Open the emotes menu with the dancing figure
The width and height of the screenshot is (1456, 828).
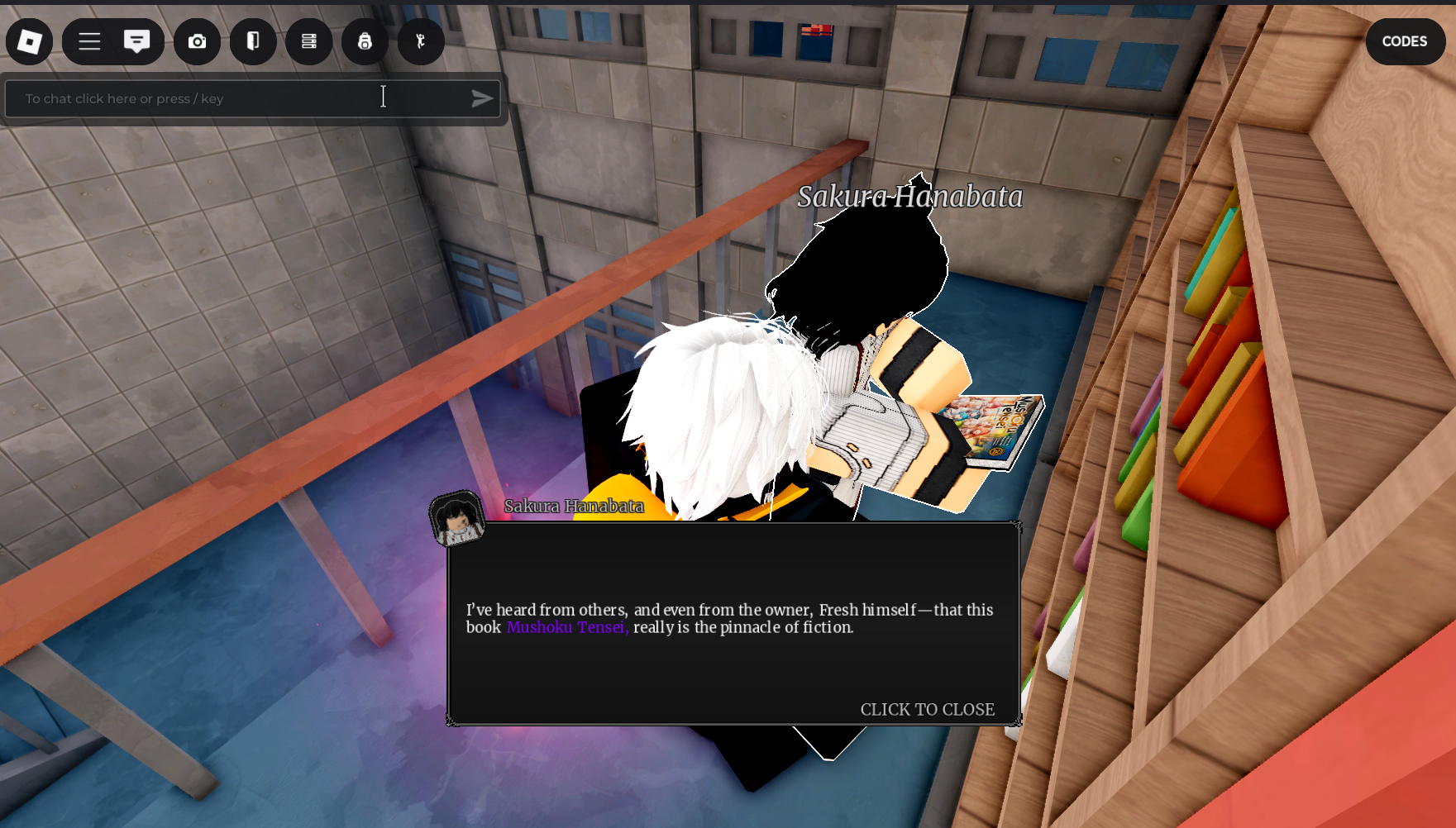click(420, 41)
